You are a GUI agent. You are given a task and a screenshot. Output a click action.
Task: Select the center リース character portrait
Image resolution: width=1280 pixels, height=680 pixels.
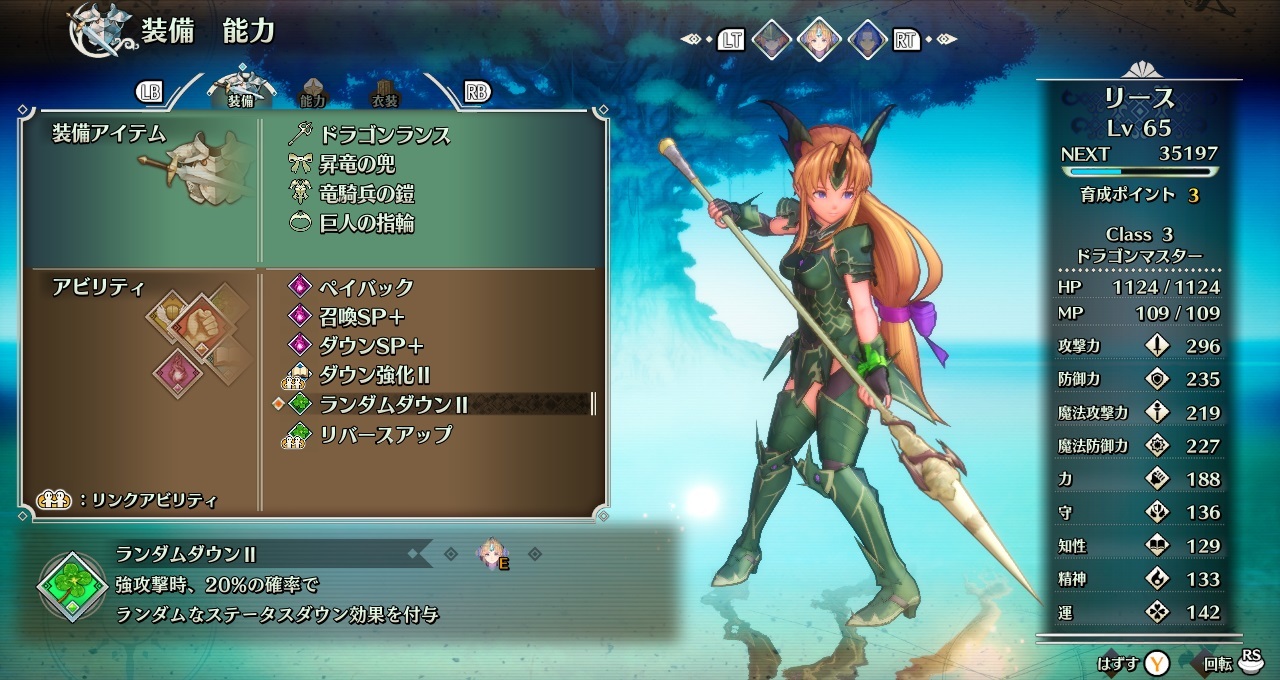(x=819, y=40)
